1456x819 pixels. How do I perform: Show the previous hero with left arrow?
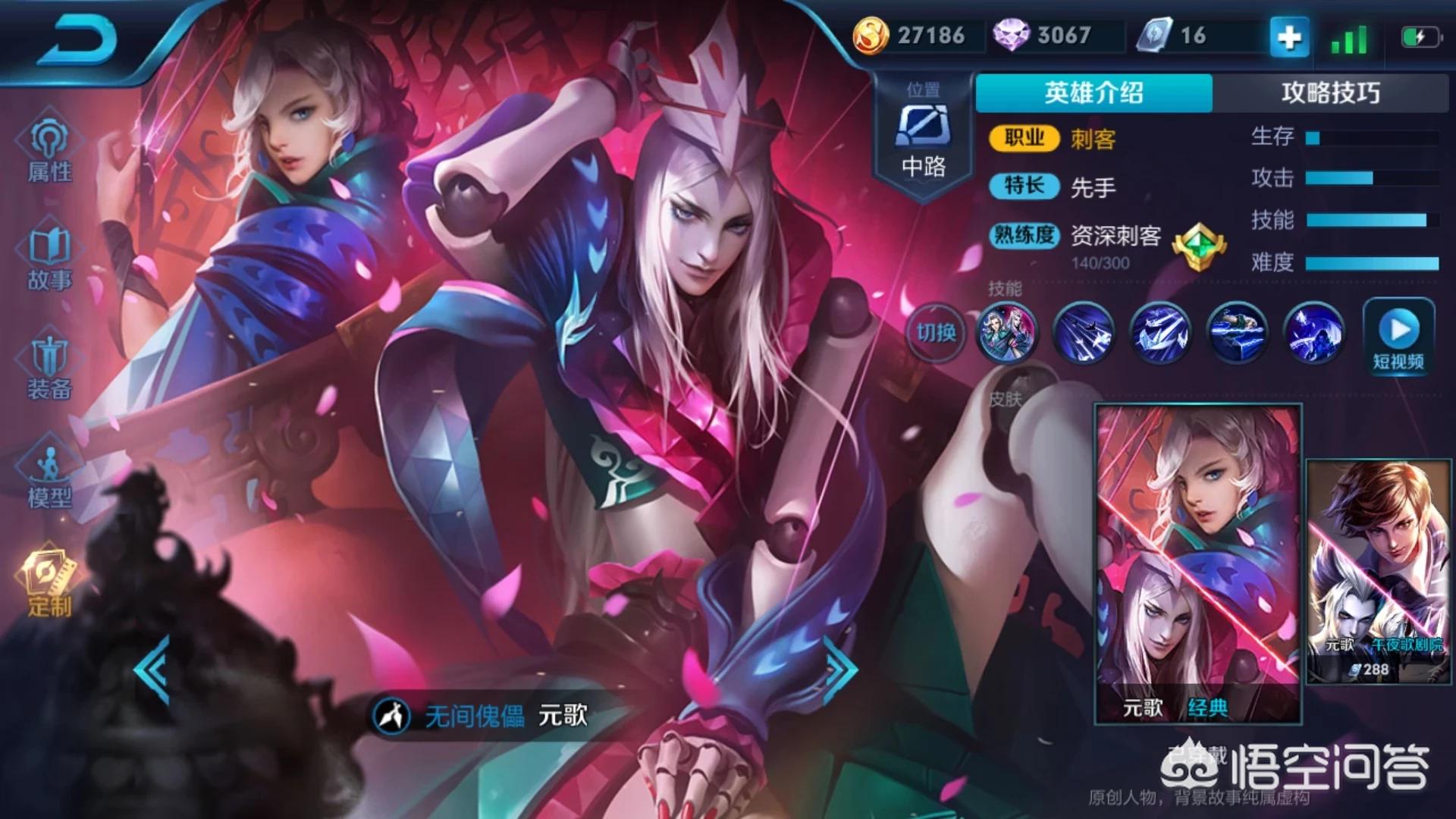point(152,670)
